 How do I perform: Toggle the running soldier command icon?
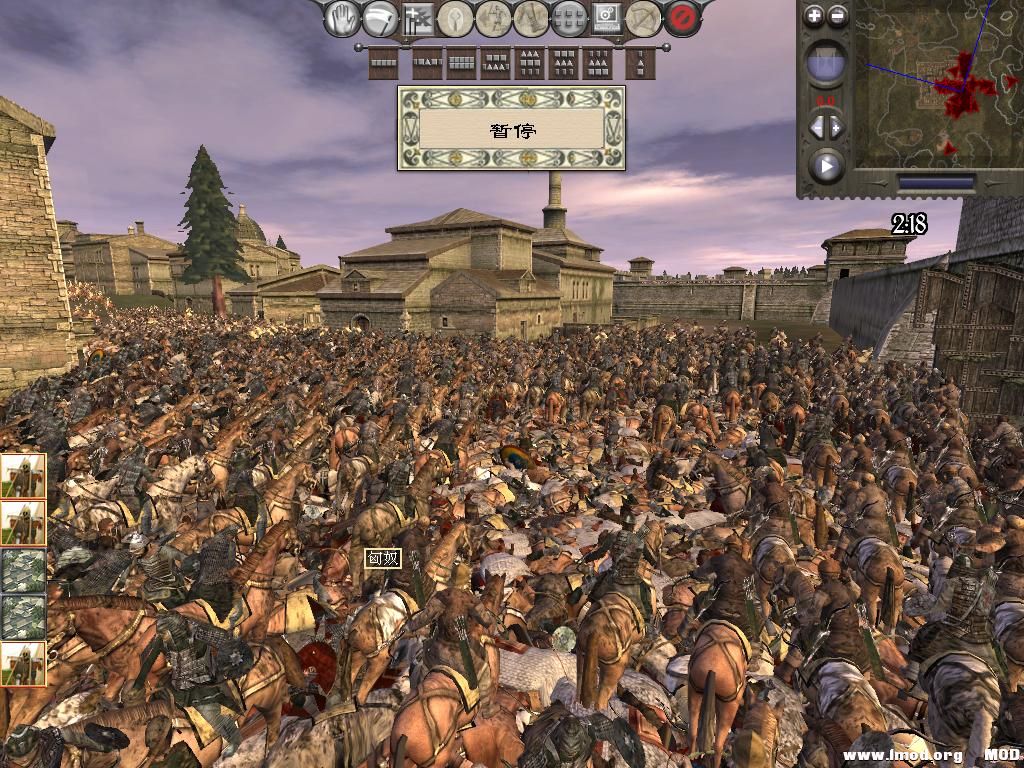[x=493, y=18]
